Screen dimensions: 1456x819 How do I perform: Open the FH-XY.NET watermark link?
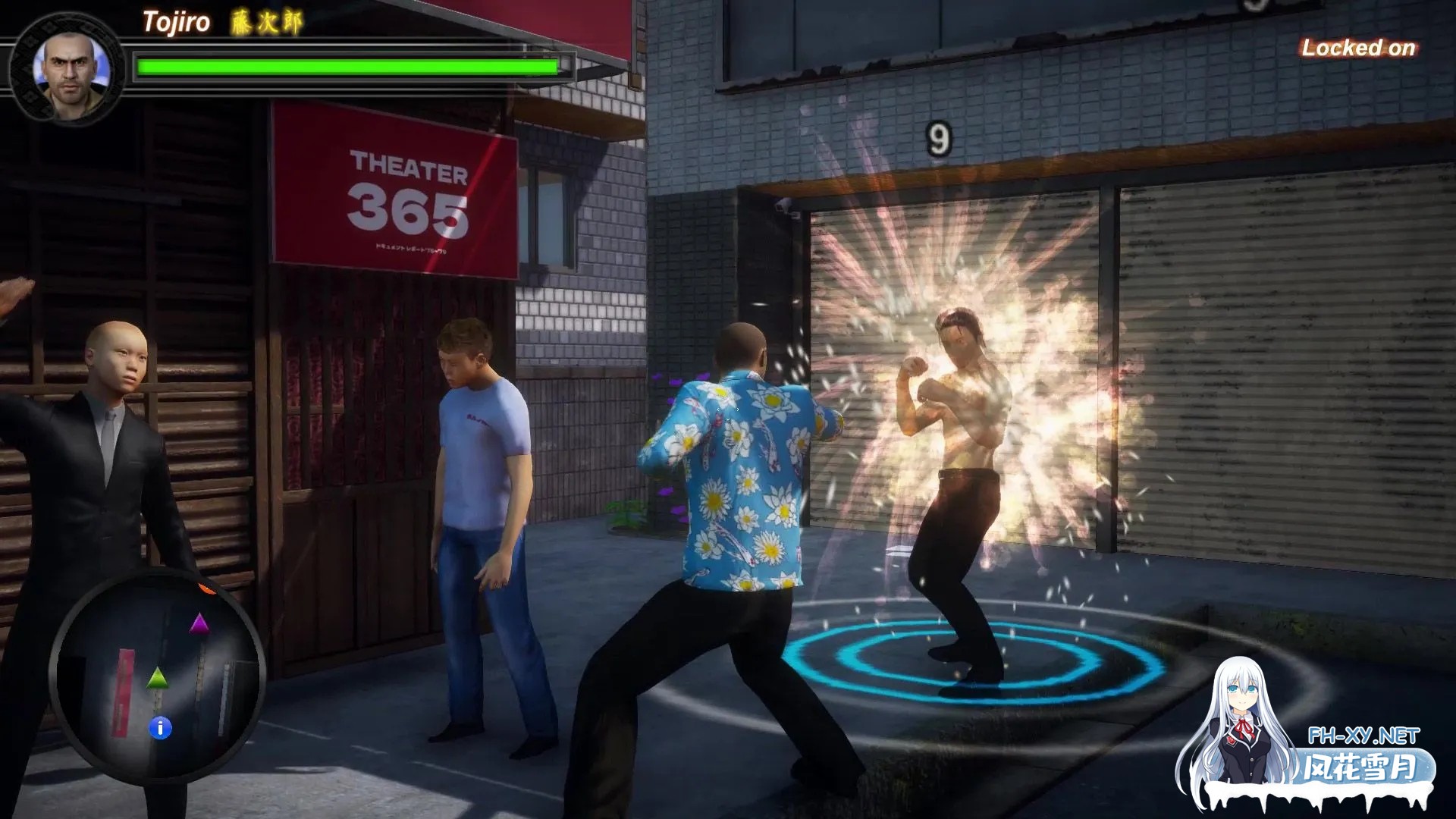click(x=1363, y=736)
